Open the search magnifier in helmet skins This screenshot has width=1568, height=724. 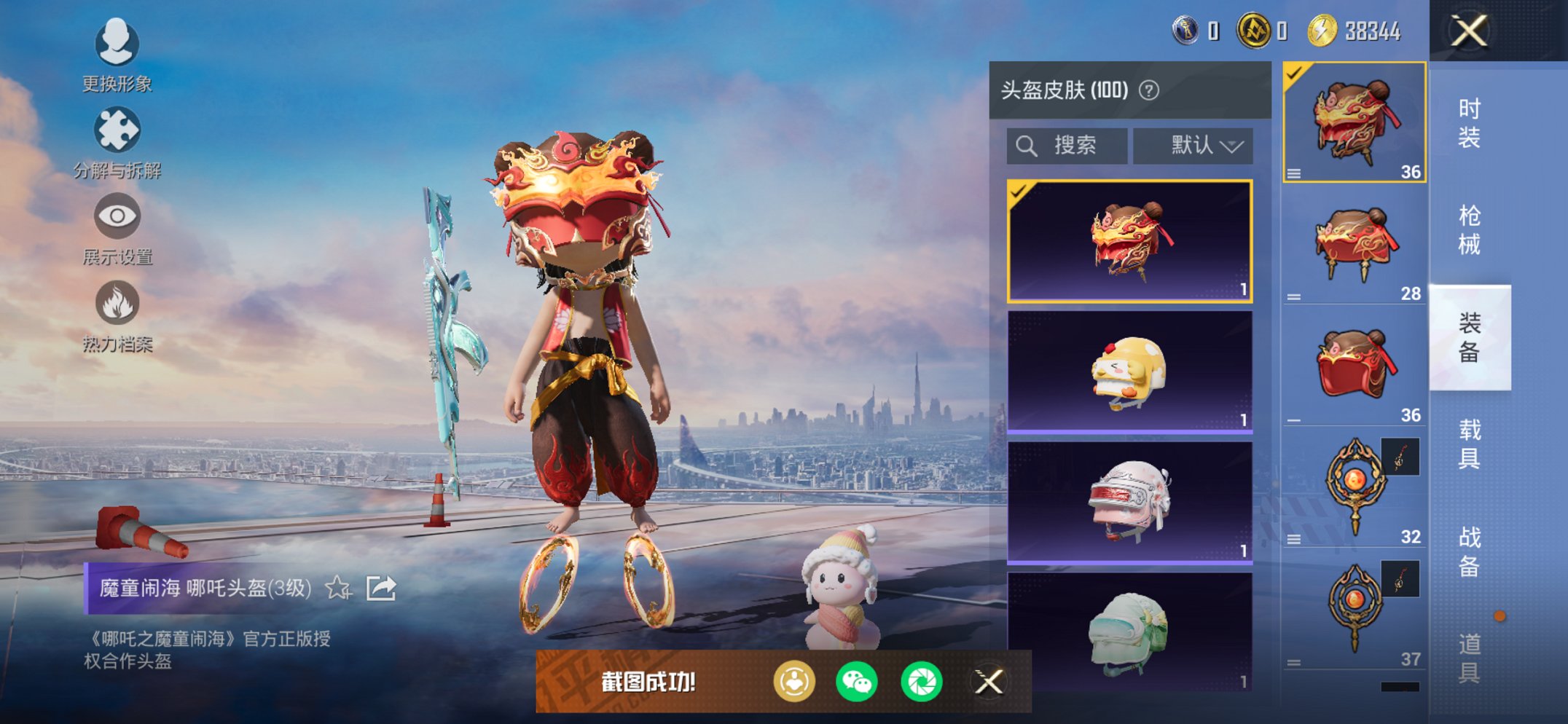pyautogui.click(x=1027, y=144)
